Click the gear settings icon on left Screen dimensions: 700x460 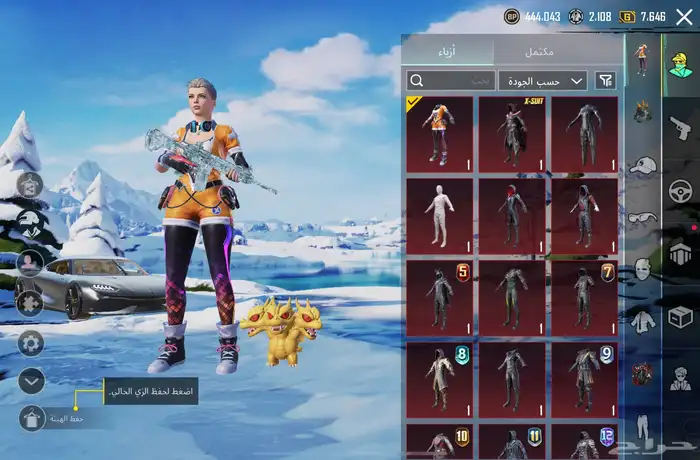pyautogui.click(x=31, y=343)
